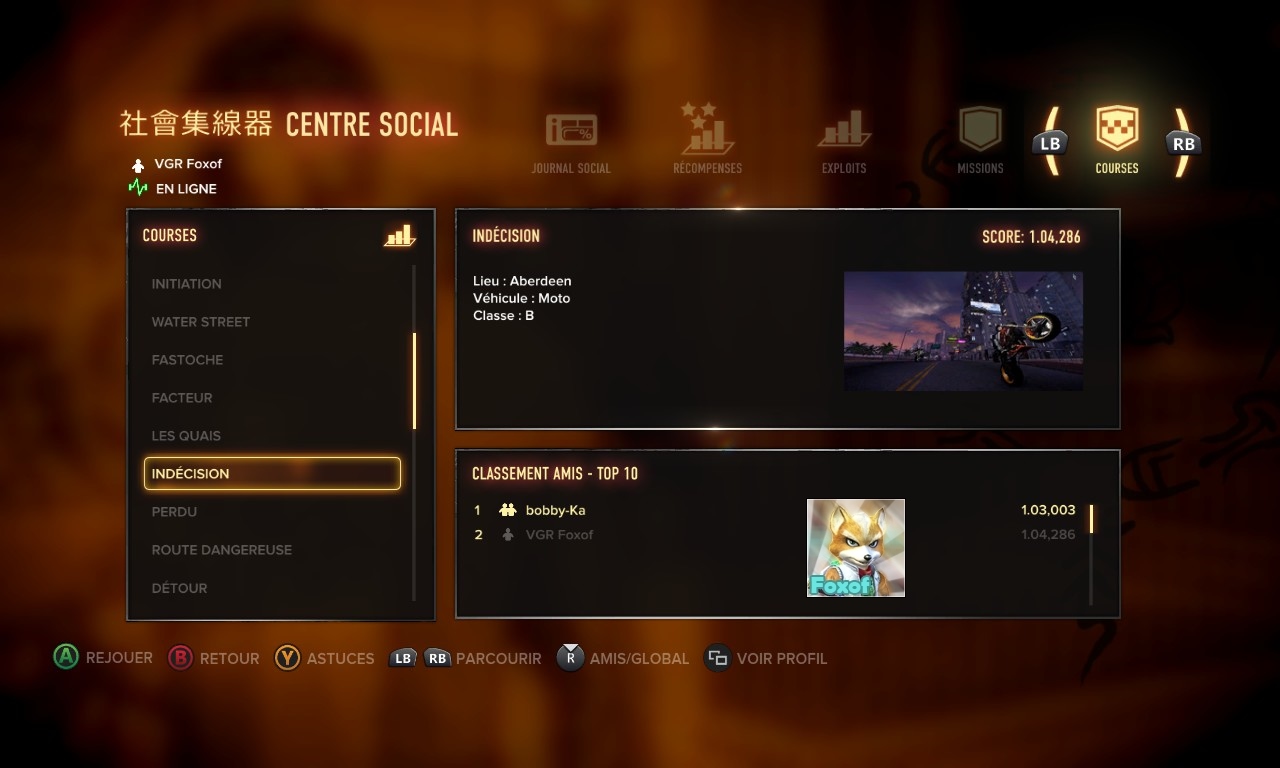Open the Récompenses tab
The height and width of the screenshot is (768, 1280).
(x=707, y=139)
